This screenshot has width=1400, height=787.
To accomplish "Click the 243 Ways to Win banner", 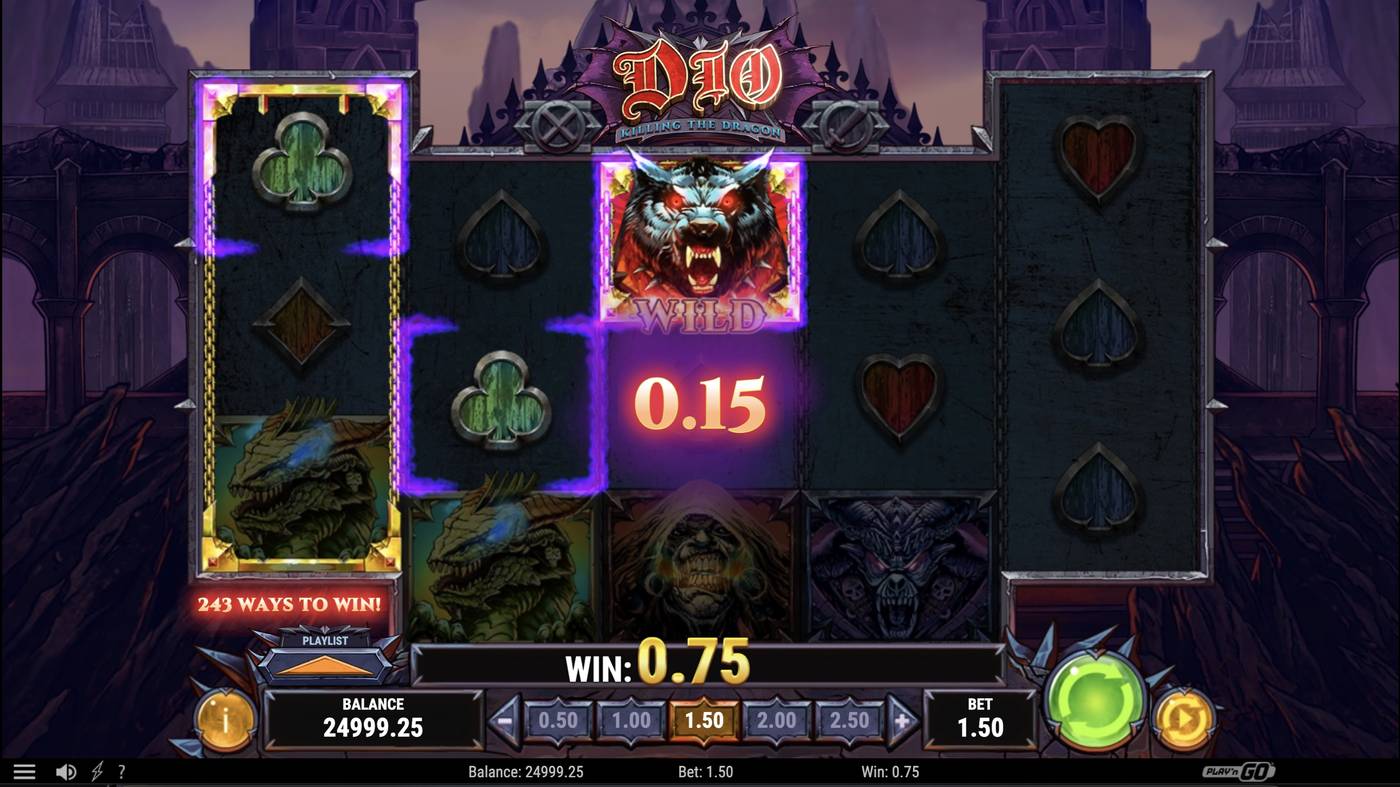I will [290, 604].
